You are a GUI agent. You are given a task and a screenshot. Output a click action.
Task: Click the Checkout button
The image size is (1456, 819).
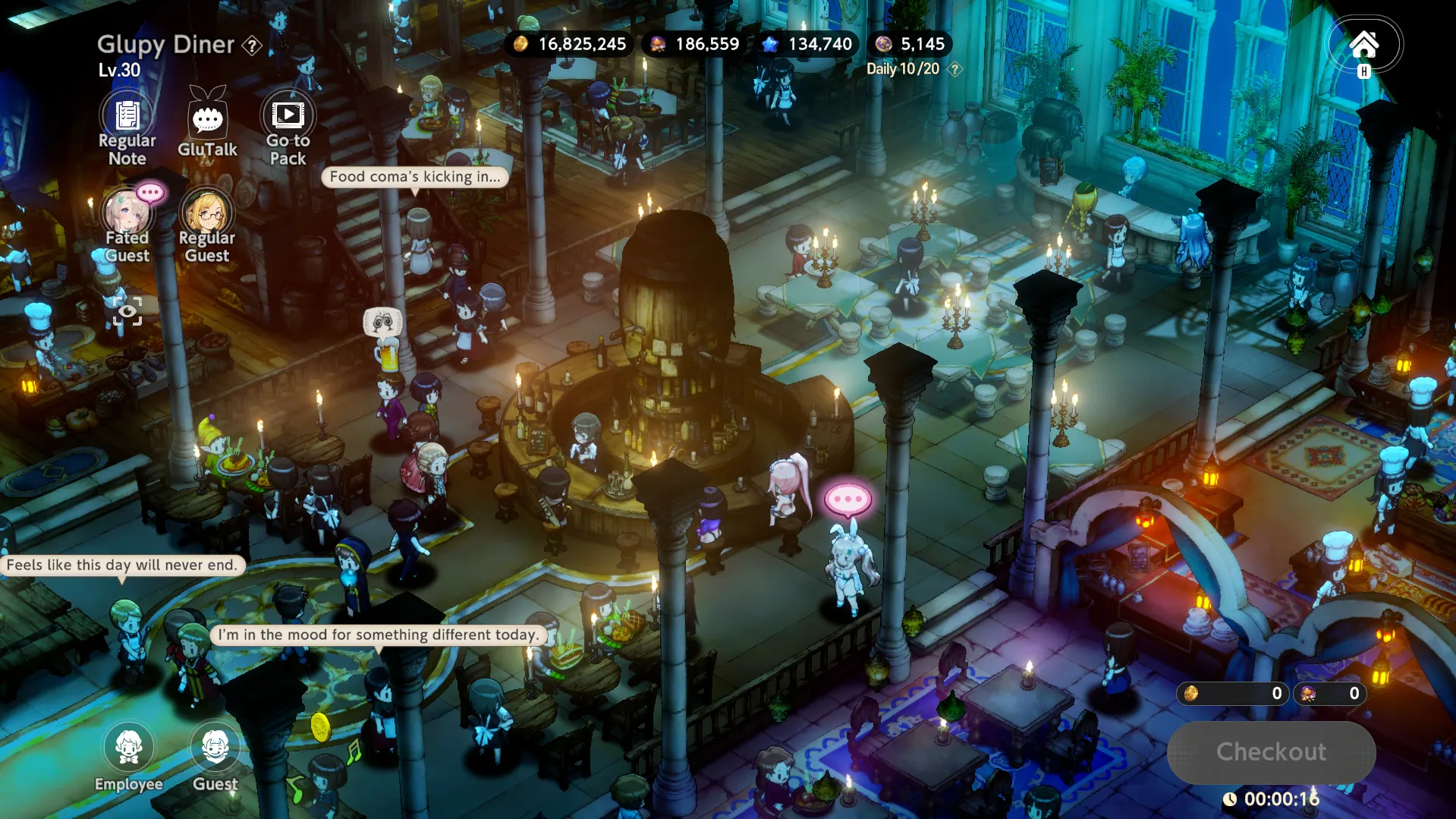pos(1271,751)
